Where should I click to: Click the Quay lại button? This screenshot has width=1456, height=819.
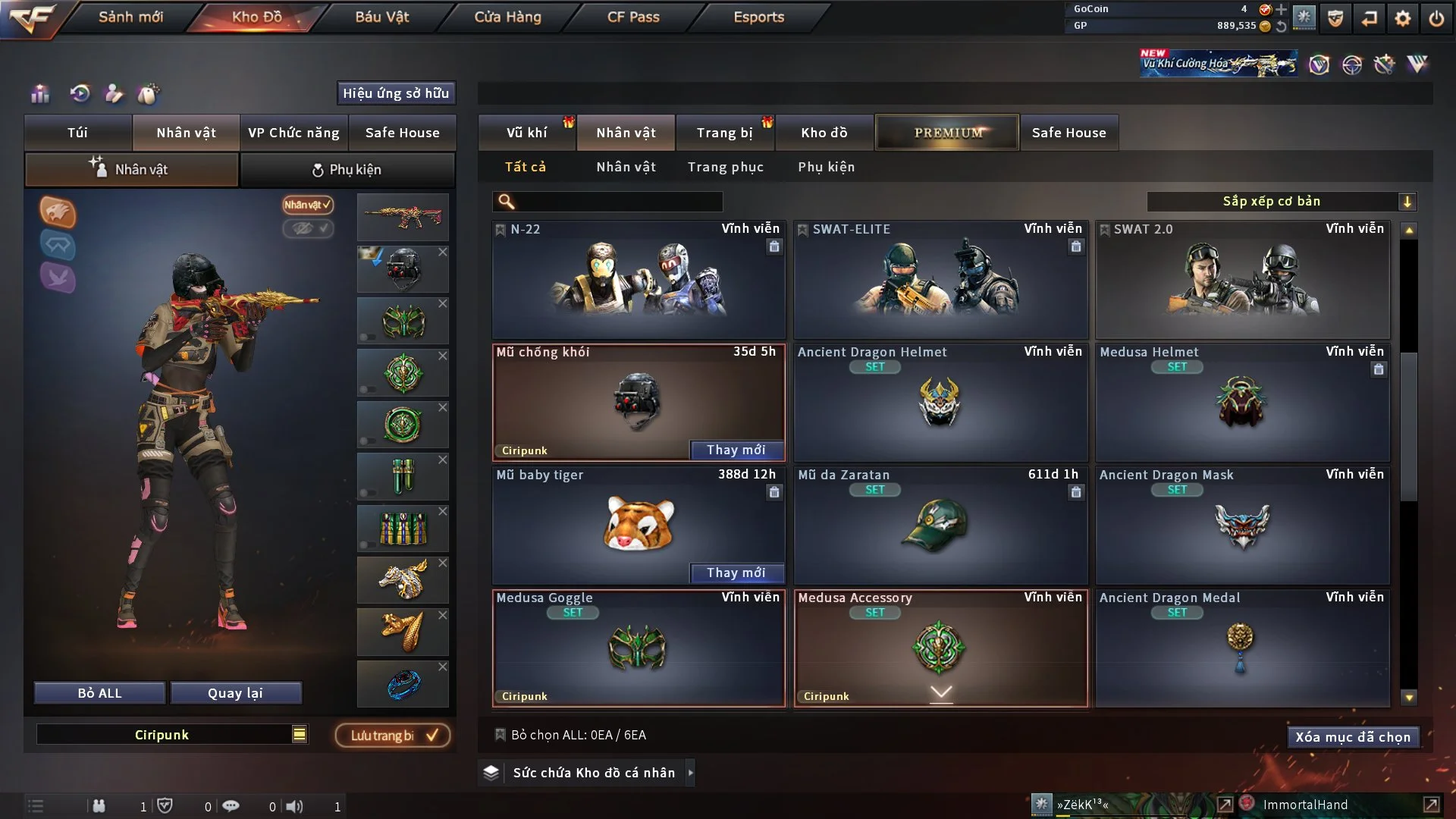coord(235,693)
